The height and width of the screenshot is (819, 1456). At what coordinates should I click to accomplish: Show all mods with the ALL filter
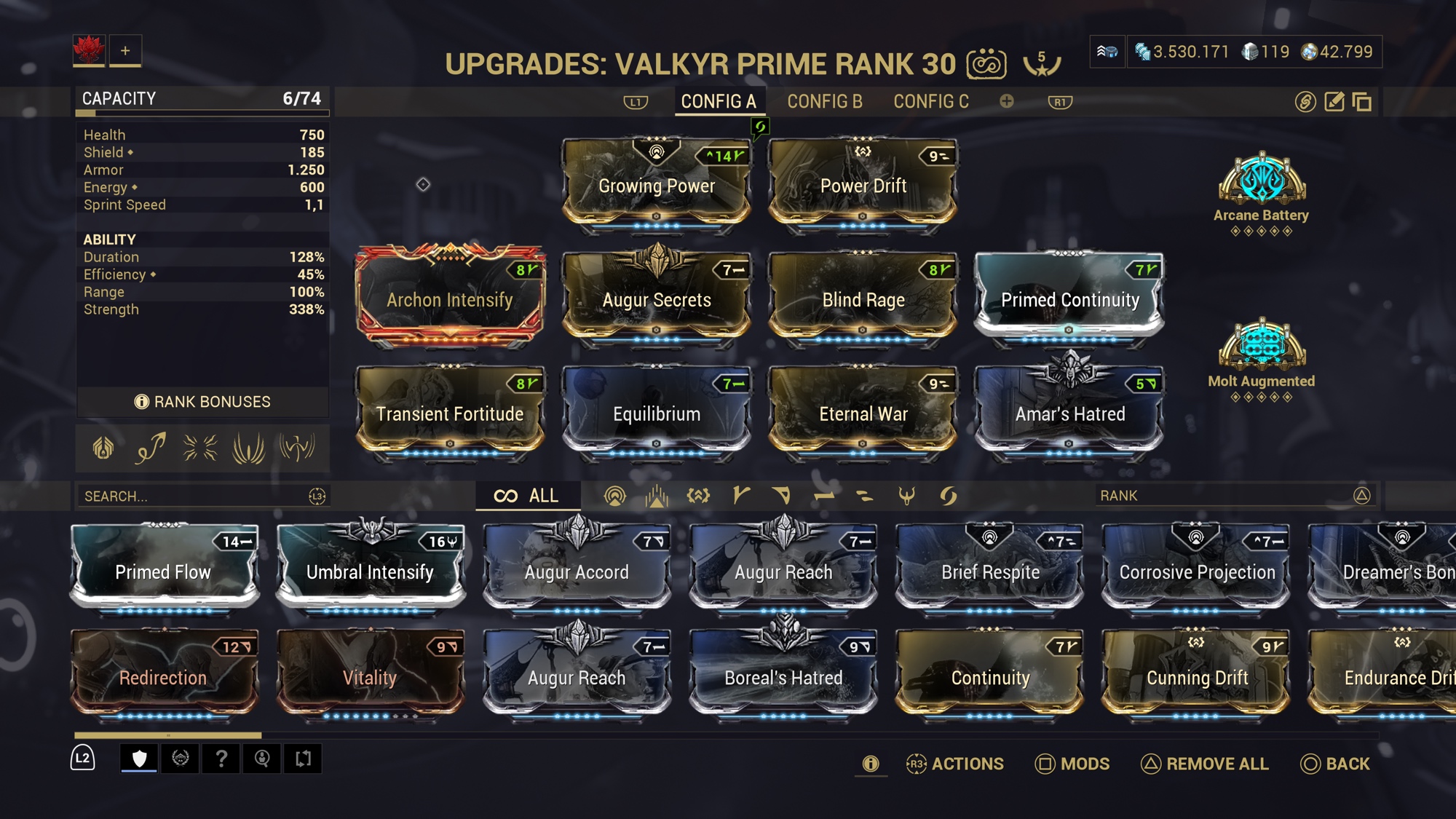point(527,496)
